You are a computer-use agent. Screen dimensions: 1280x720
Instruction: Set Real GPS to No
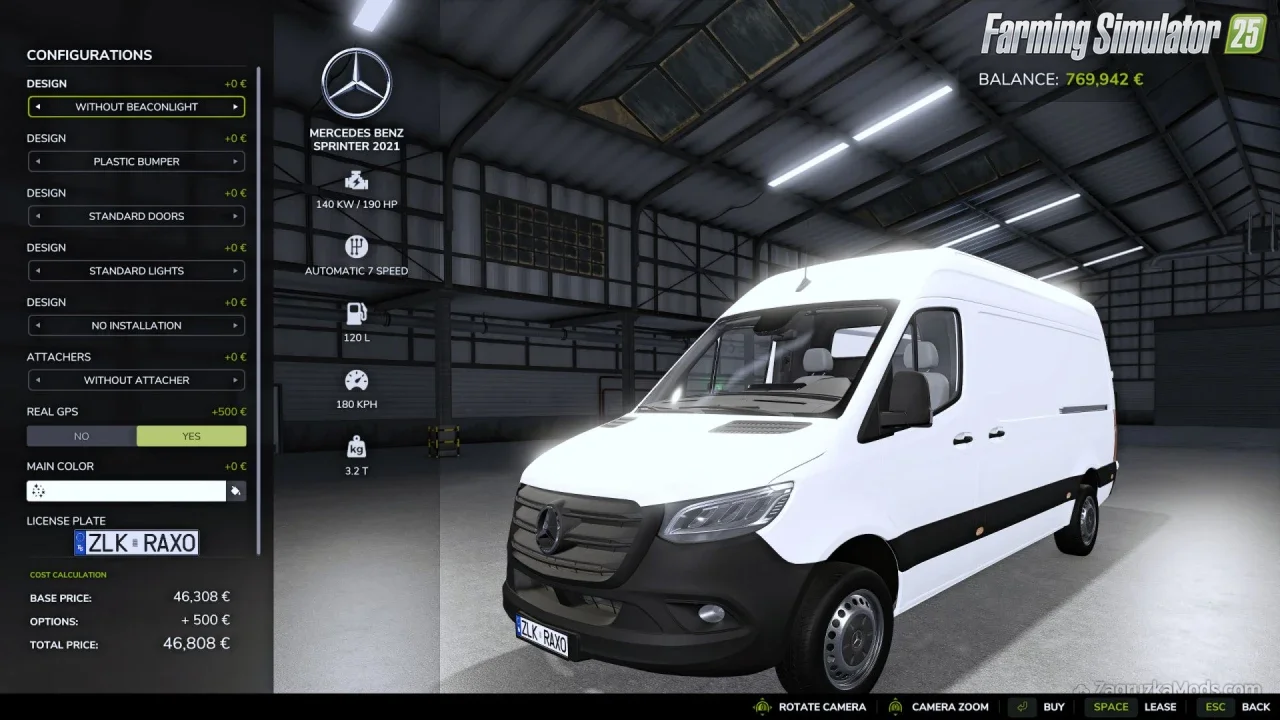coord(81,436)
